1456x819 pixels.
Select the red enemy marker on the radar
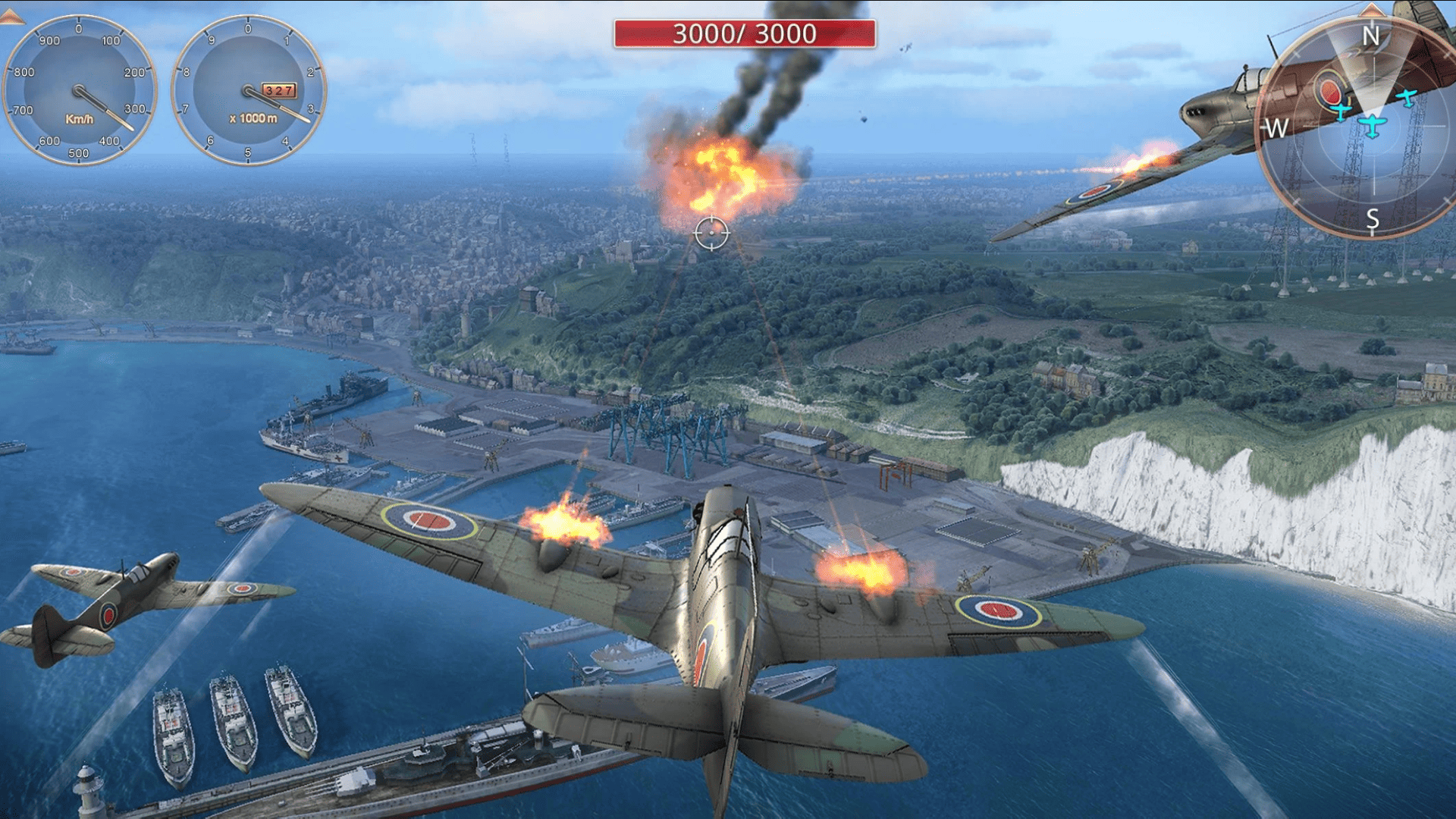[x=1330, y=91]
